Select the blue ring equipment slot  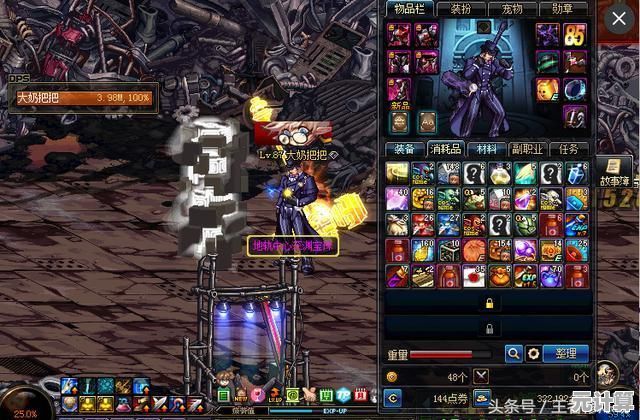click(x=574, y=89)
